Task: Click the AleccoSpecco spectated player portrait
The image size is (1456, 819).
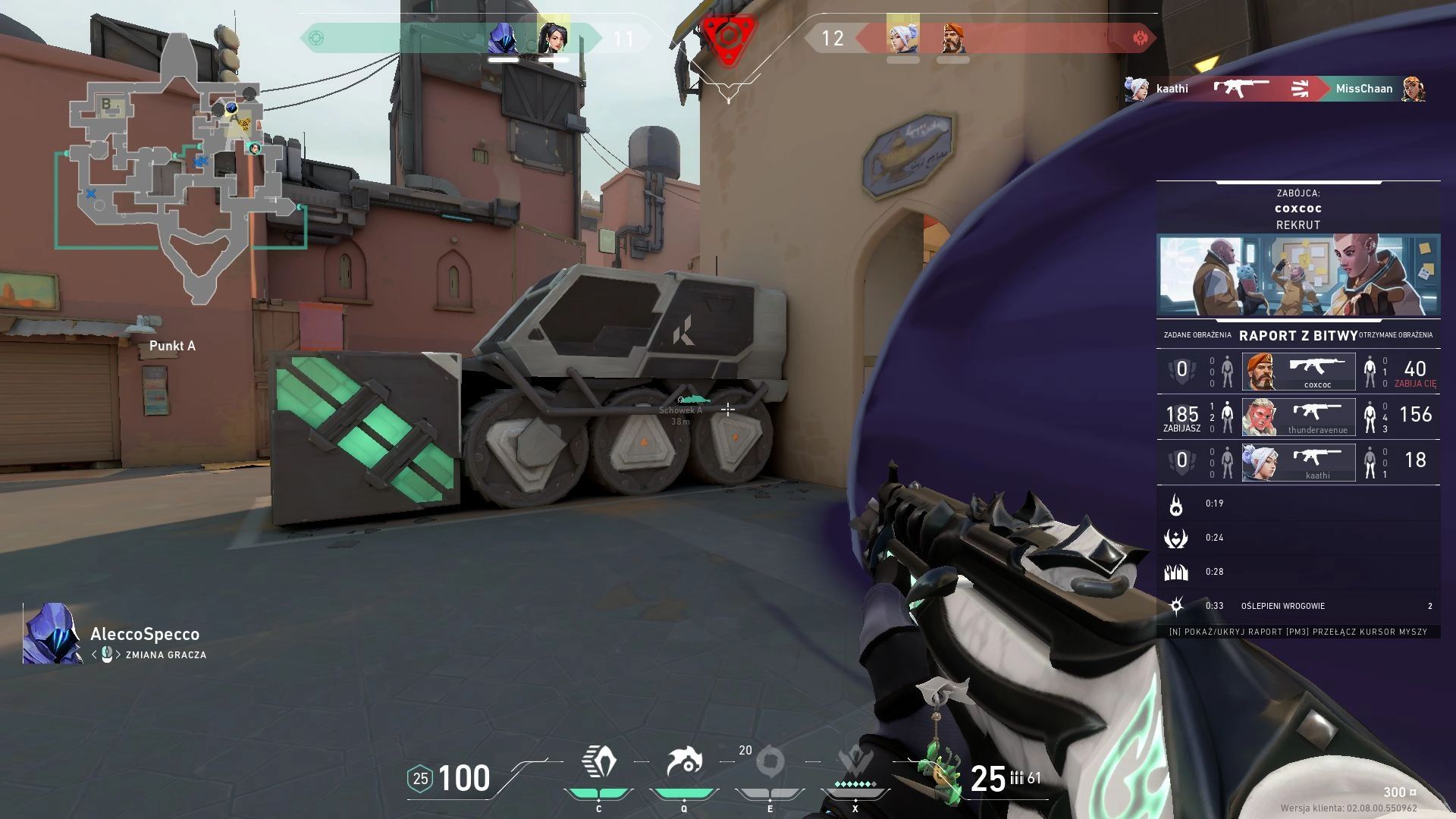Action: pos(52,634)
